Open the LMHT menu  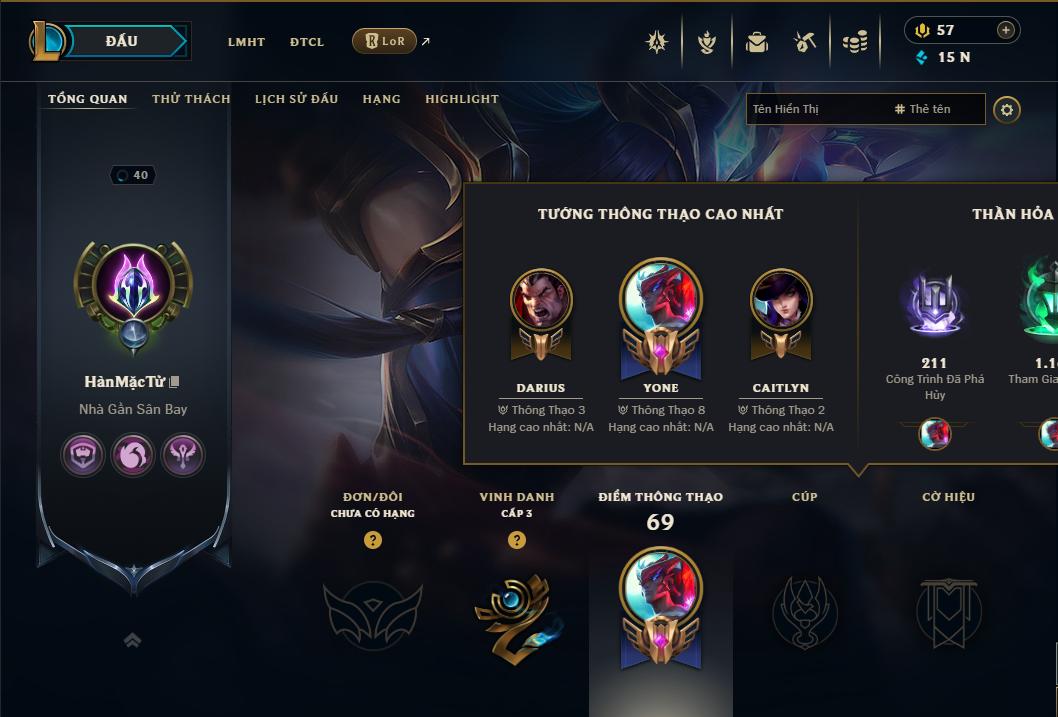click(246, 42)
